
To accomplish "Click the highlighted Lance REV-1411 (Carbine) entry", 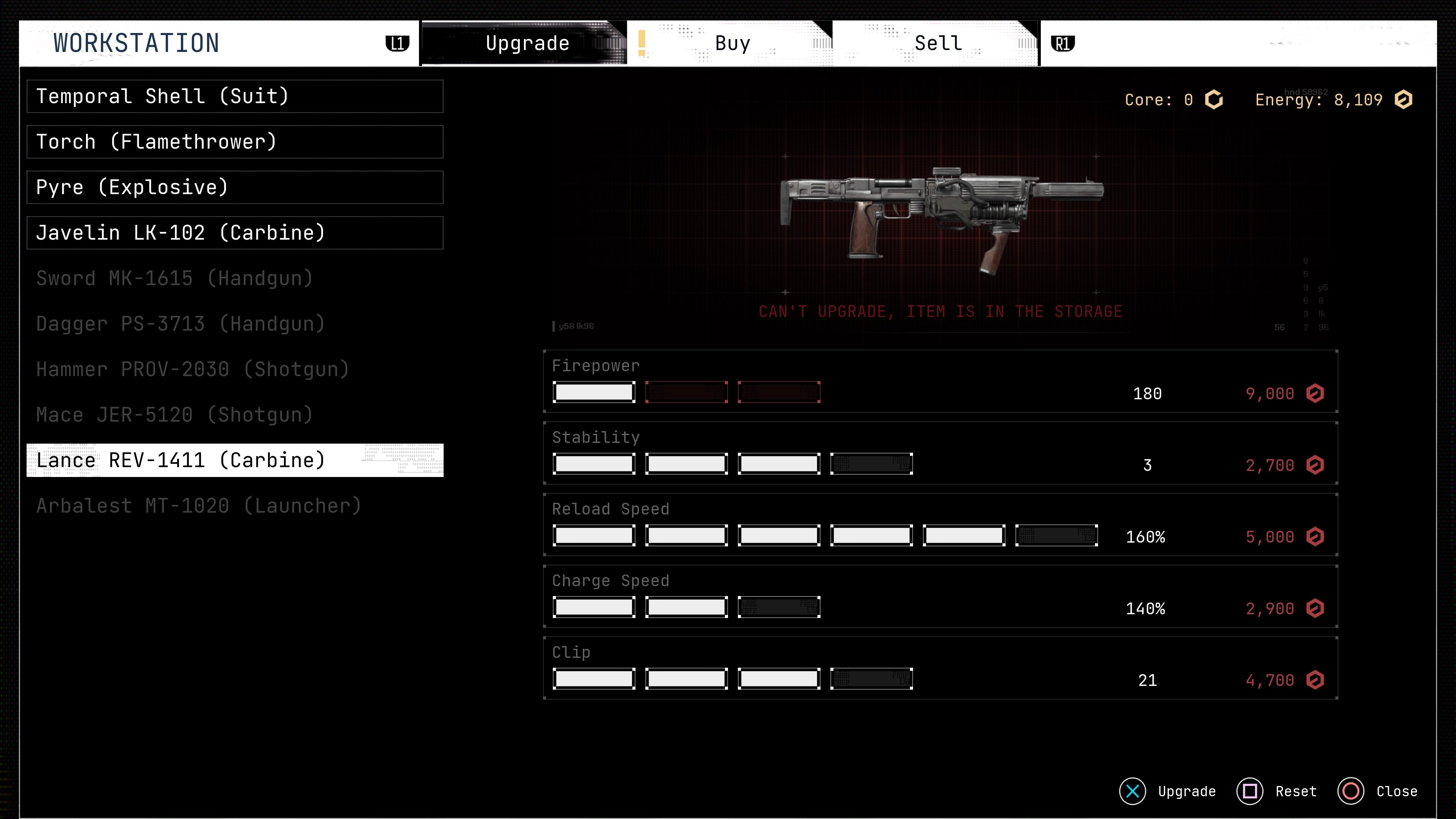I will pyautogui.click(x=235, y=460).
